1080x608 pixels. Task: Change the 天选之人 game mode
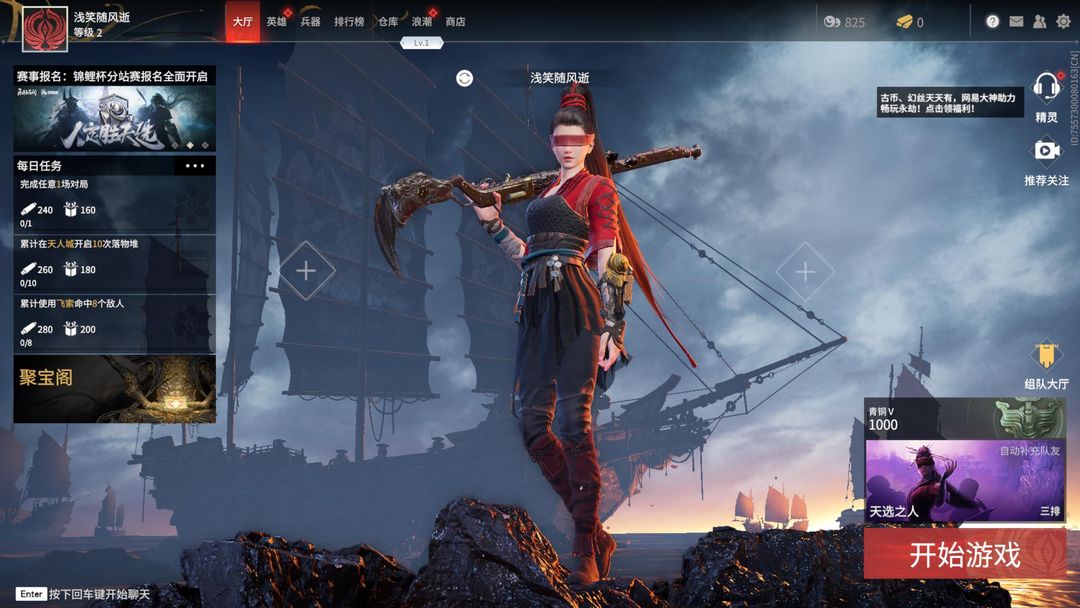pos(964,482)
